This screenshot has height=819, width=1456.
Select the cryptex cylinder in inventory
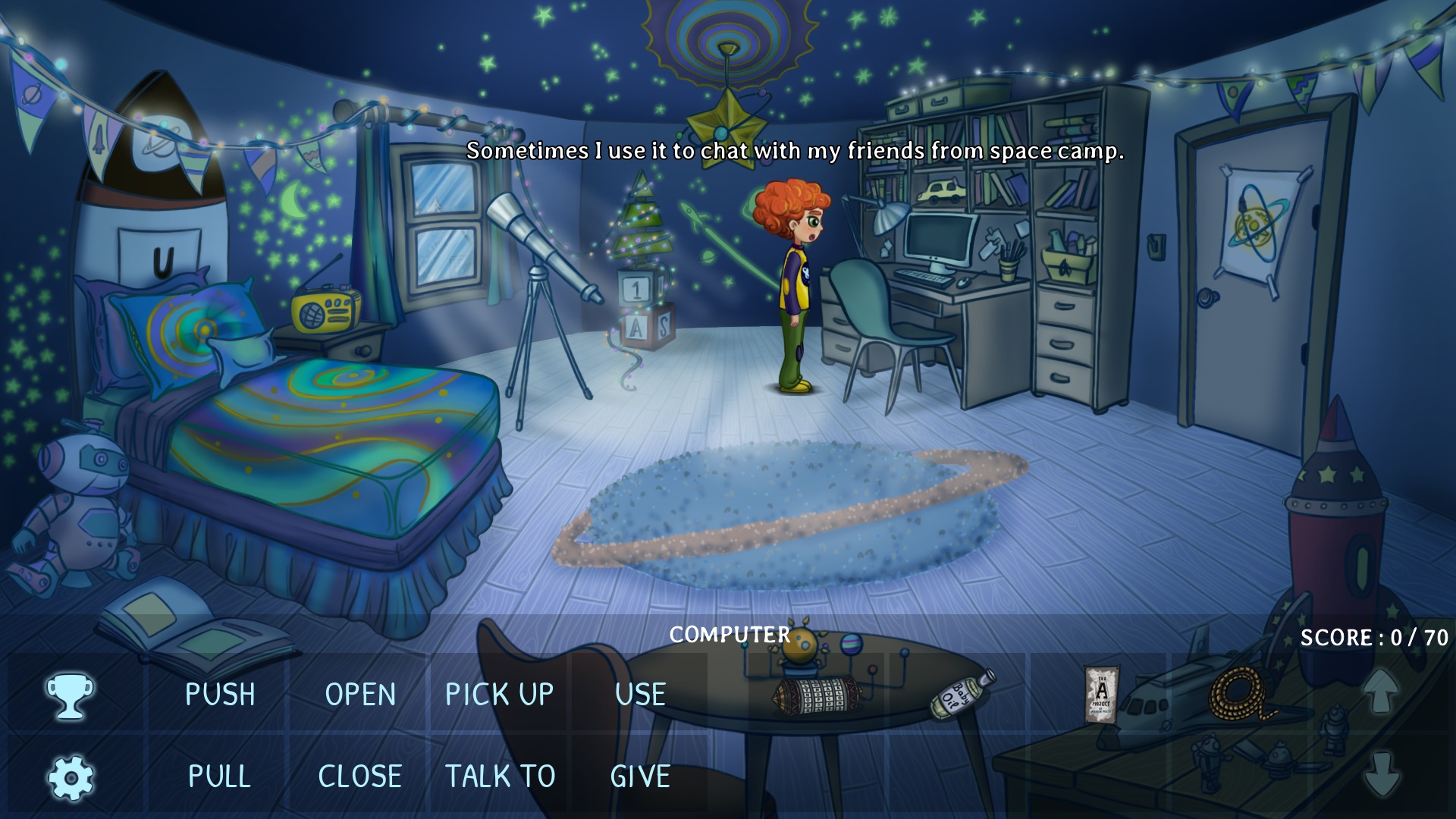pos(817,695)
